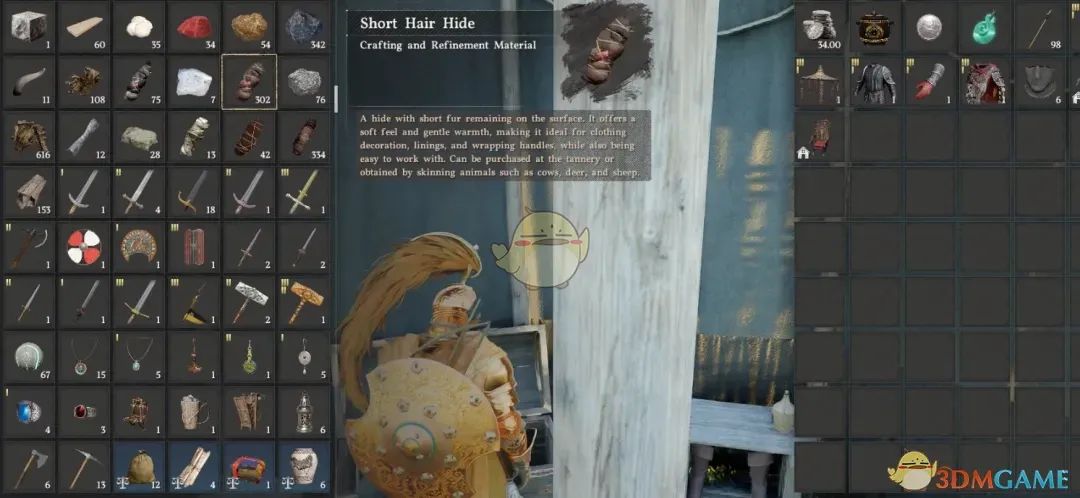Image resolution: width=1080 pixels, height=498 pixels.
Task: Choose the spear stack of 98
Action: 1041,27
